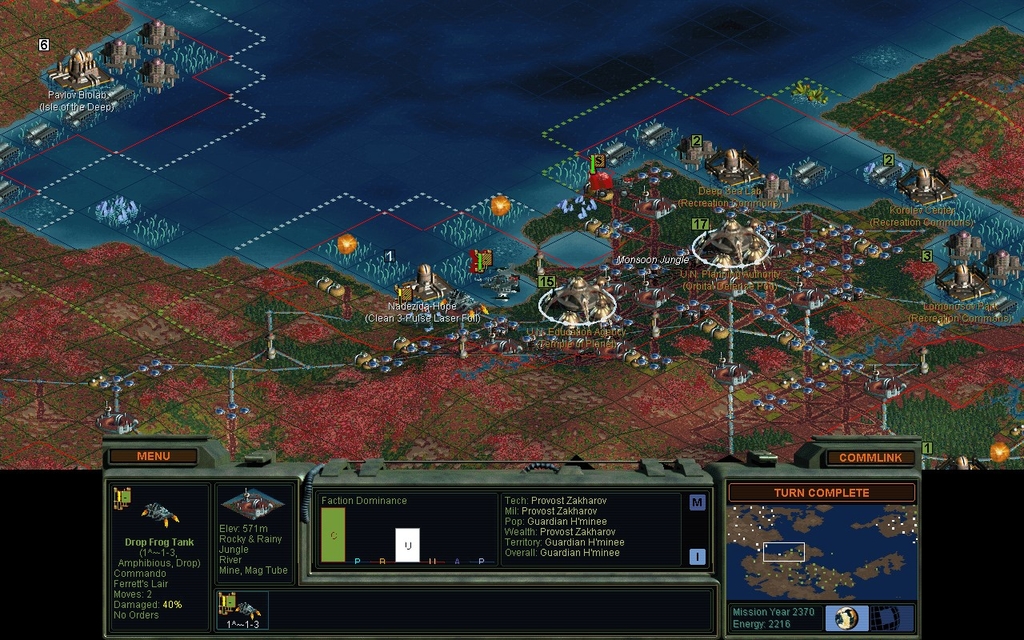Click the Drop Frog Tank portrait in the unit panel
The width and height of the screenshot is (1024, 640).
(160, 514)
